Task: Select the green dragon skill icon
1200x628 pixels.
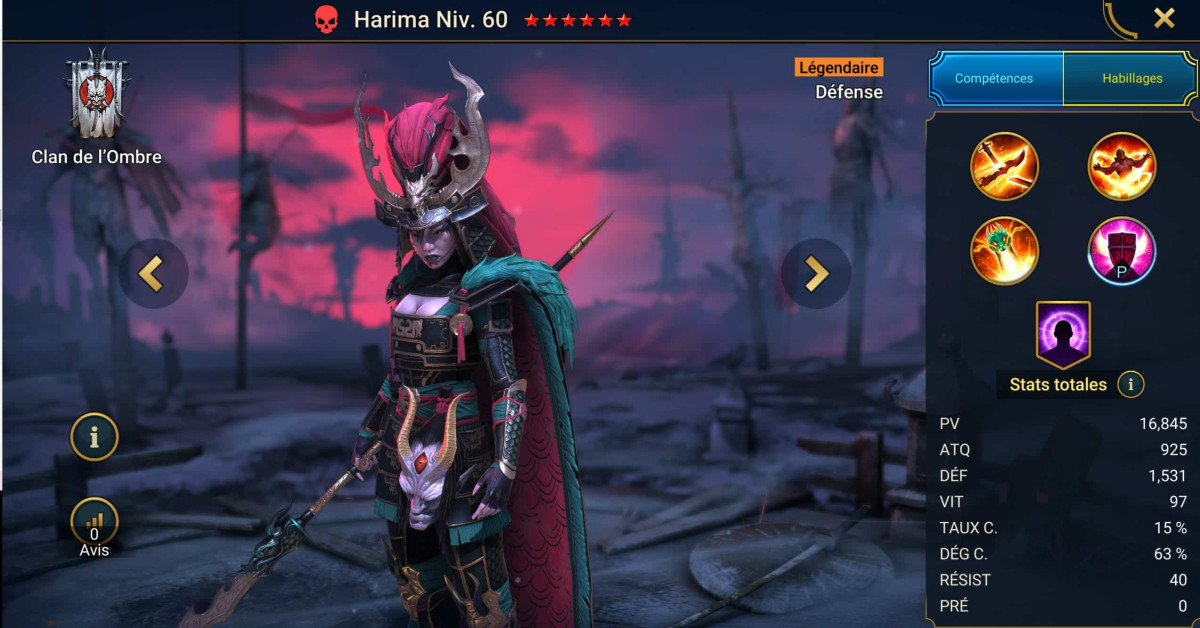Action: pos(1004,251)
